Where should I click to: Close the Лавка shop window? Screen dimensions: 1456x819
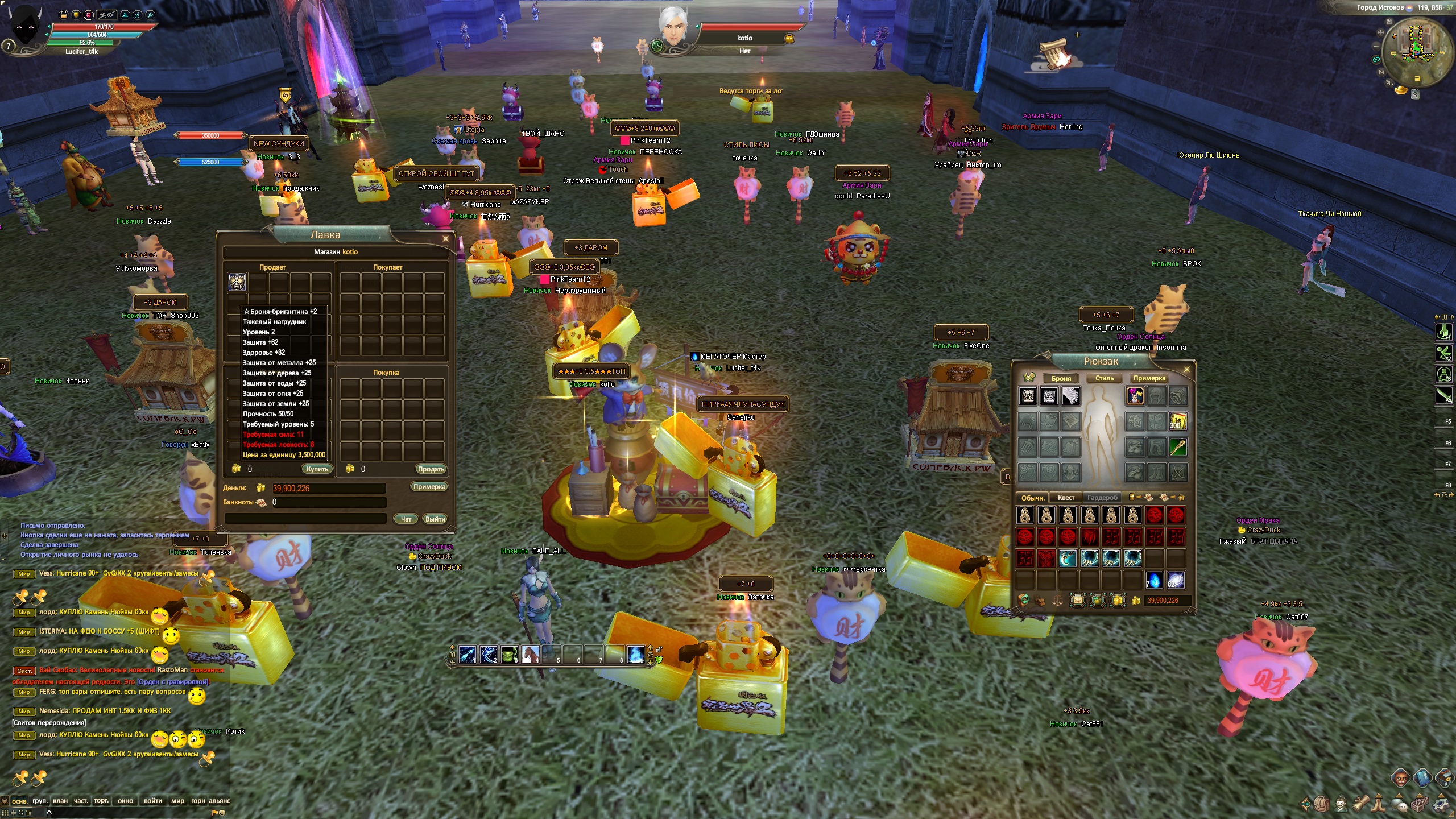coord(445,239)
